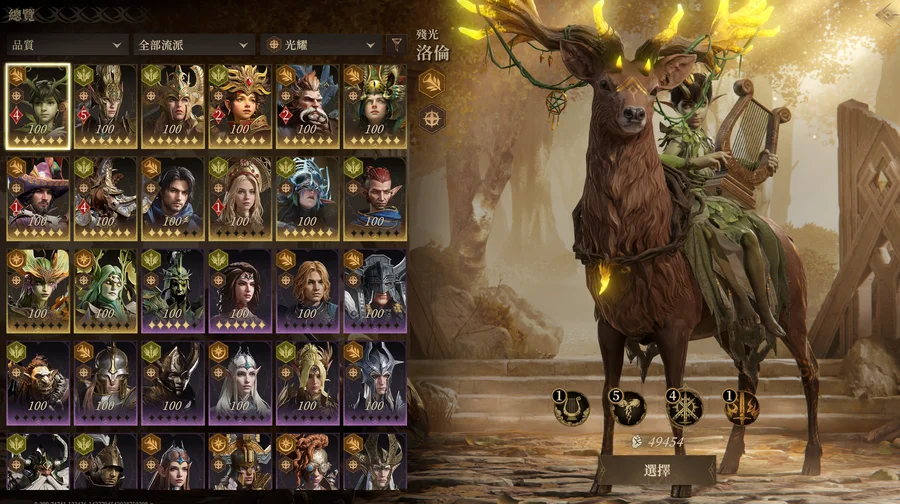
Task: Go back using the top-right arrow
Action: pyautogui.click(x=883, y=14)
